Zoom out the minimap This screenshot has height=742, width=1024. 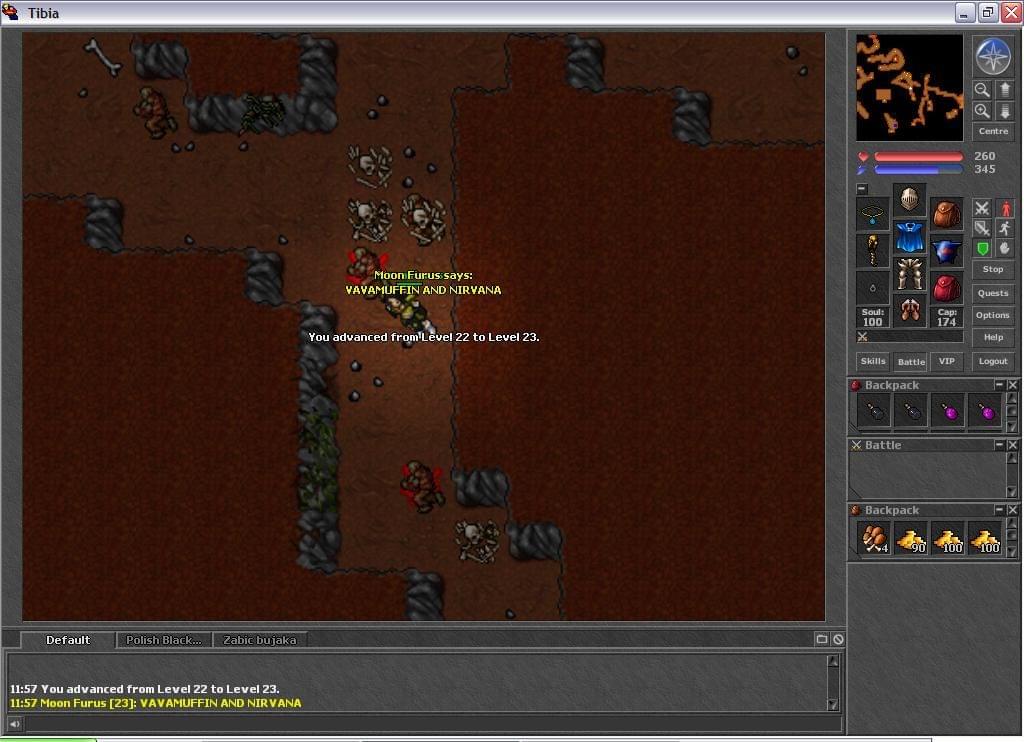(982, 89)
